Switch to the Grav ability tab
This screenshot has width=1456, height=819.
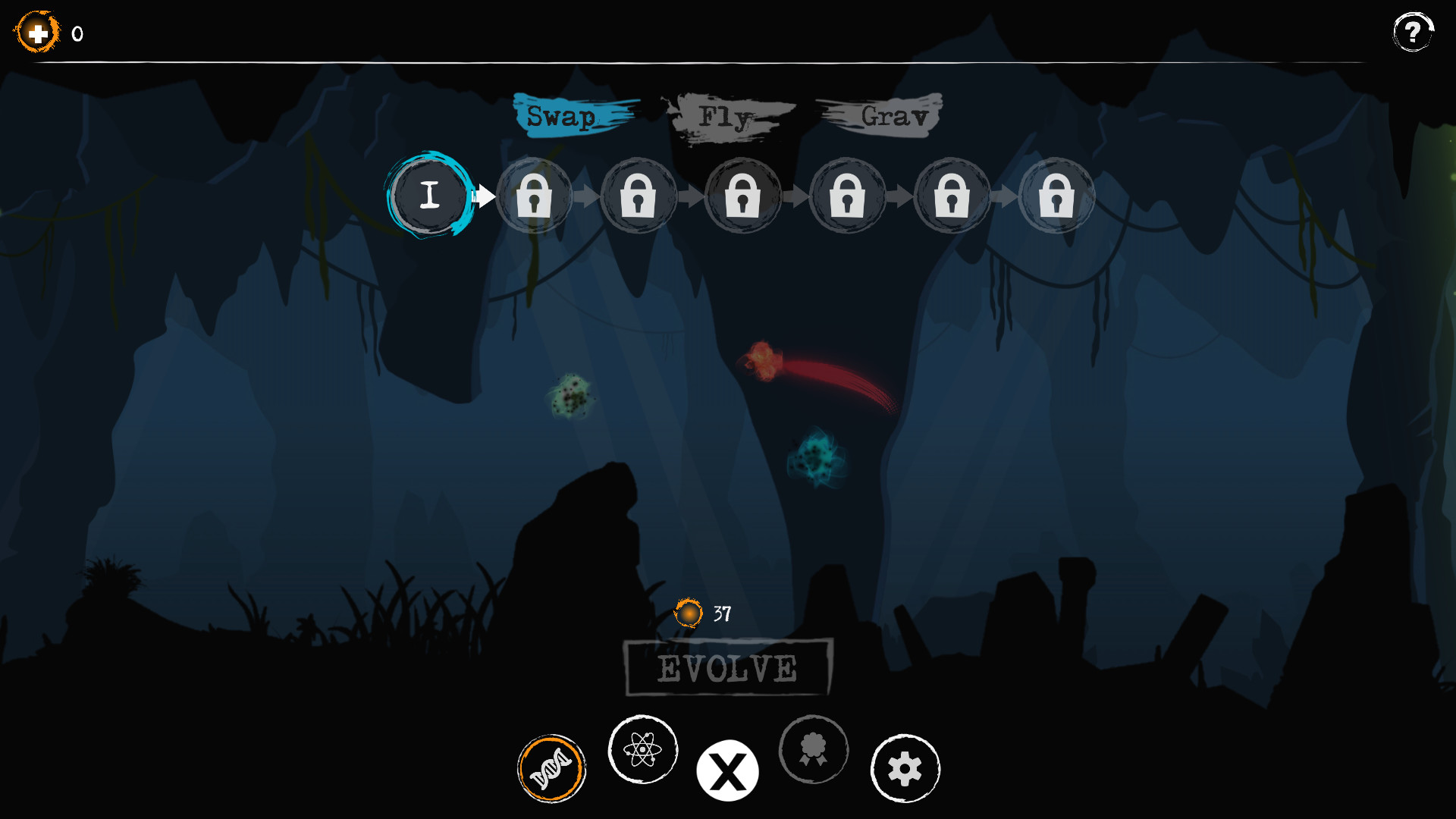[x=893, y=115]
